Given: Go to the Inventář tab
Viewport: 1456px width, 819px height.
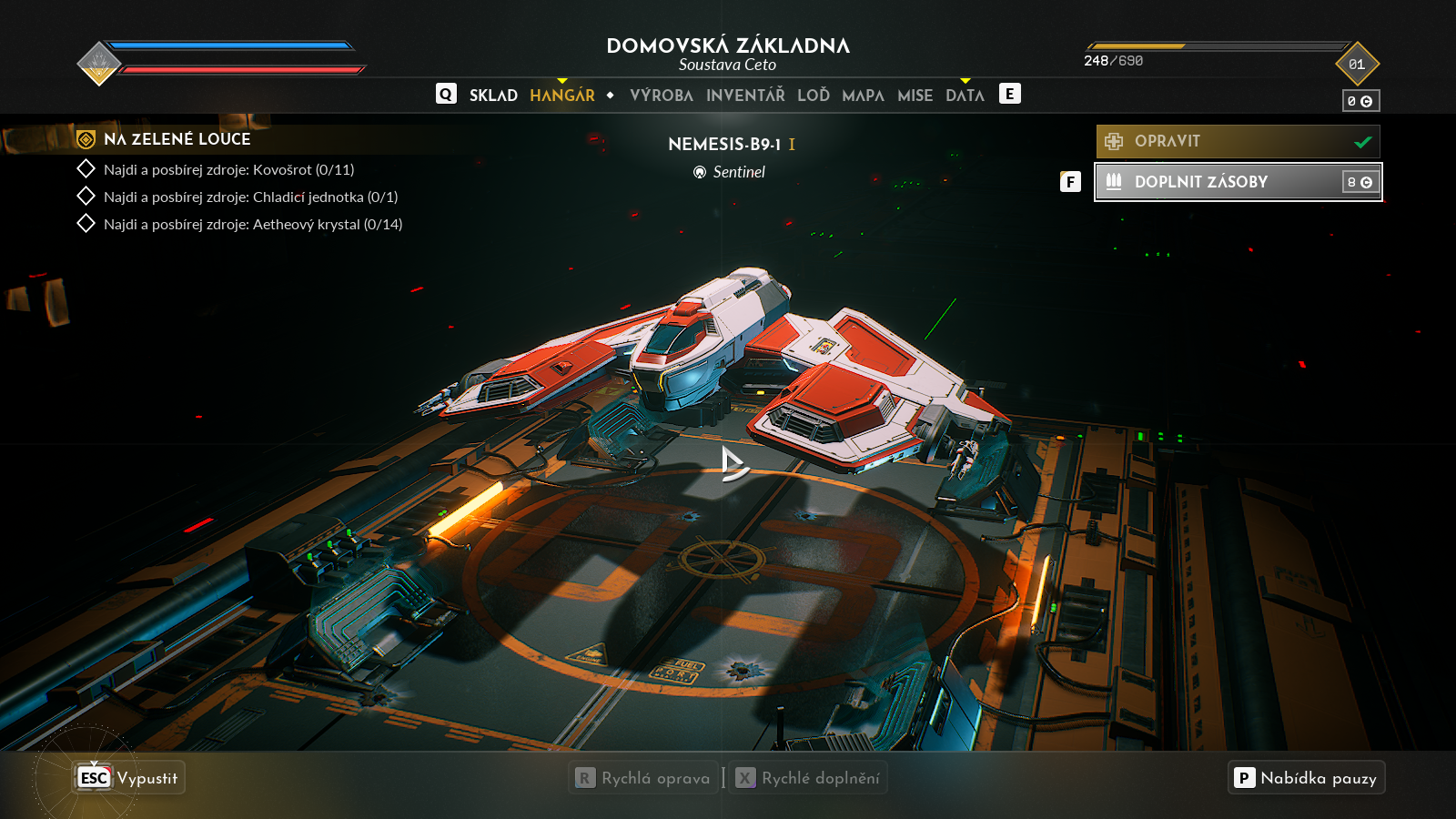Looking at the screenshot, I should 745,96.
